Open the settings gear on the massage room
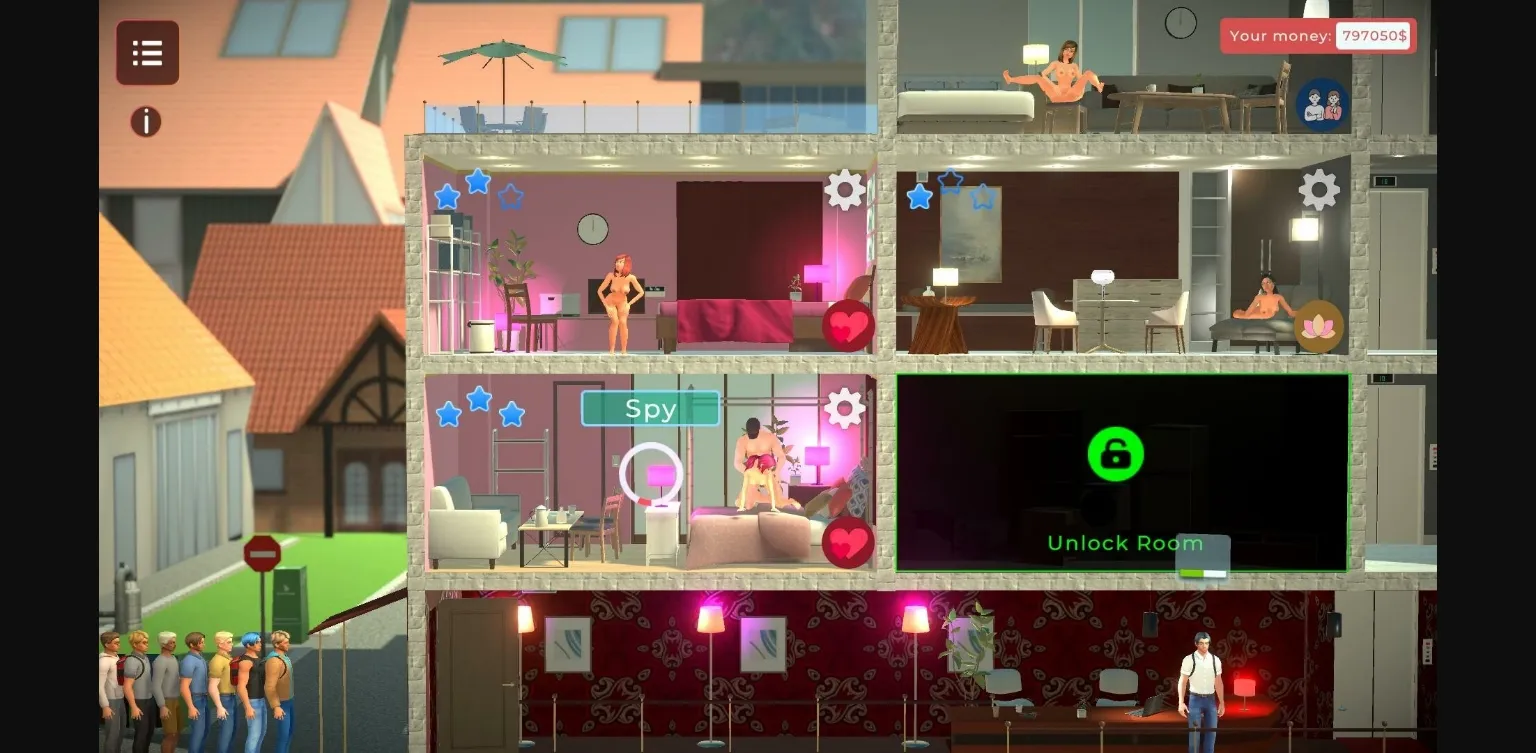This screenshot has height=753, width=1536. pyautogui.click(x=1317, y=189)
